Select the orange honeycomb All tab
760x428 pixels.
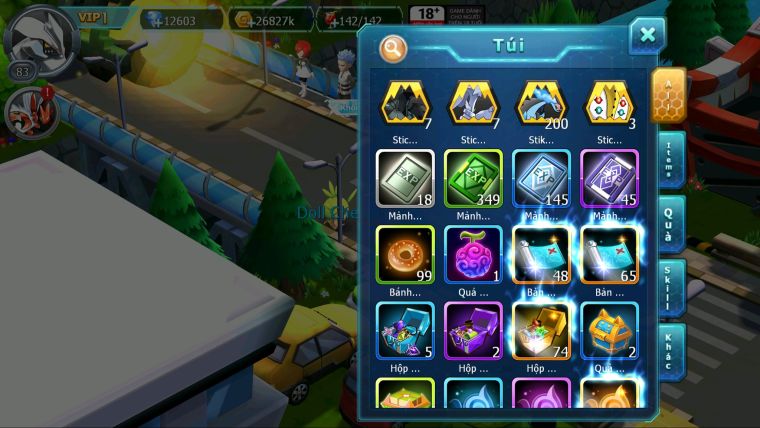coord(668,95)
